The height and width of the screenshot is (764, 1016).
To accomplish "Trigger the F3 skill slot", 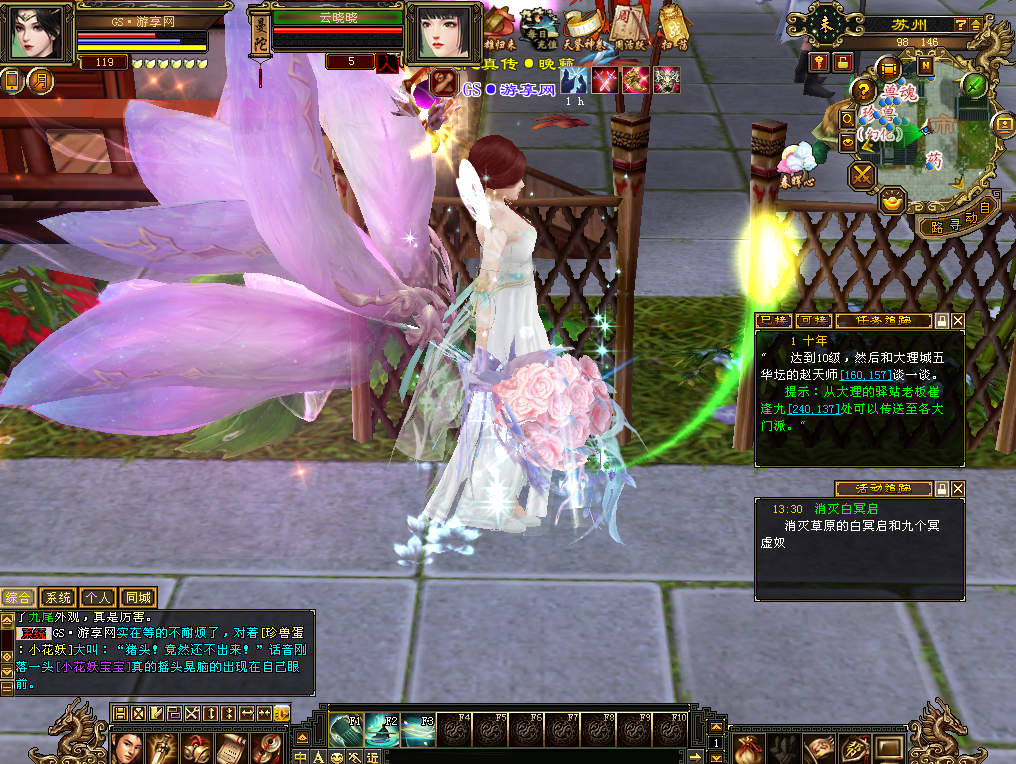I will 417,729.
